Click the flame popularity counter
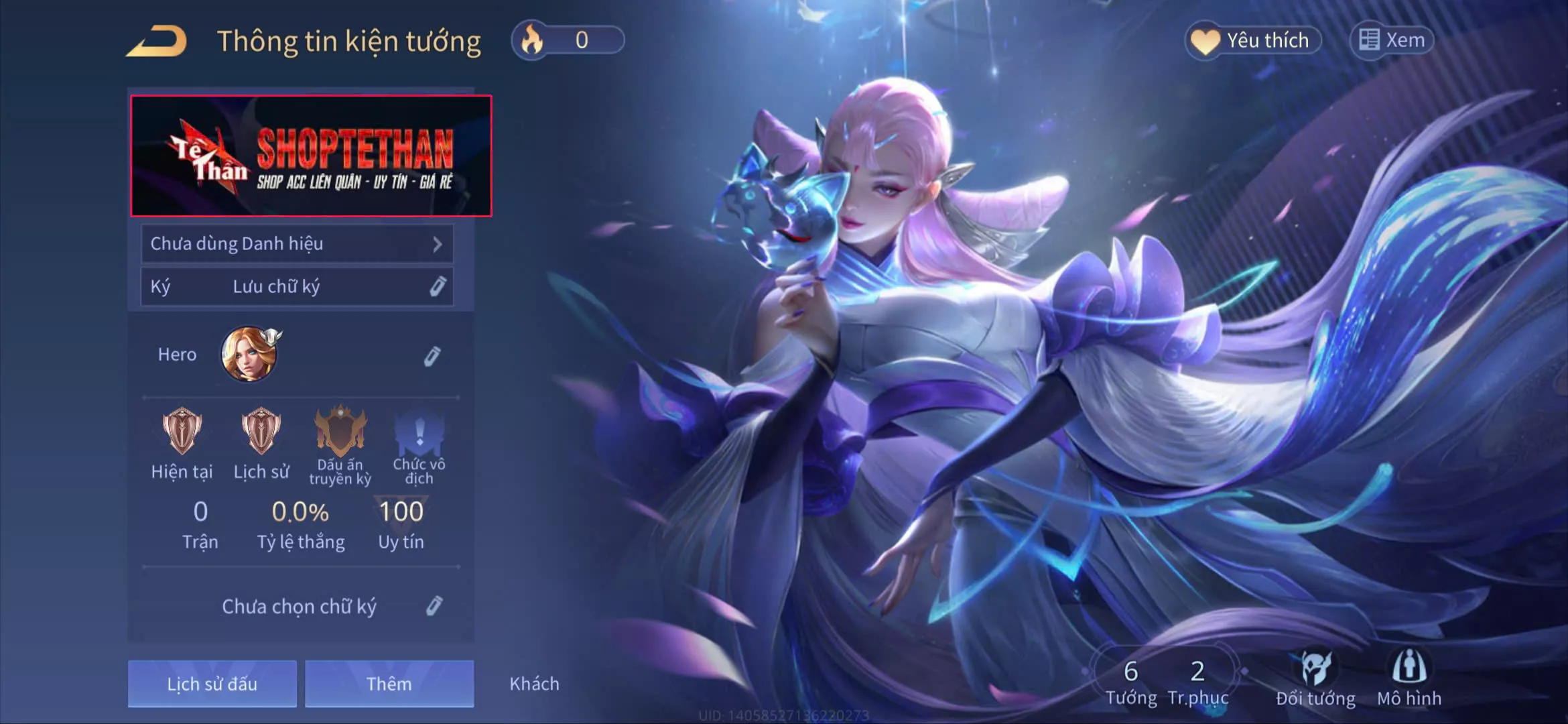This screenshot has width=1568, height=724. [568, 40]
